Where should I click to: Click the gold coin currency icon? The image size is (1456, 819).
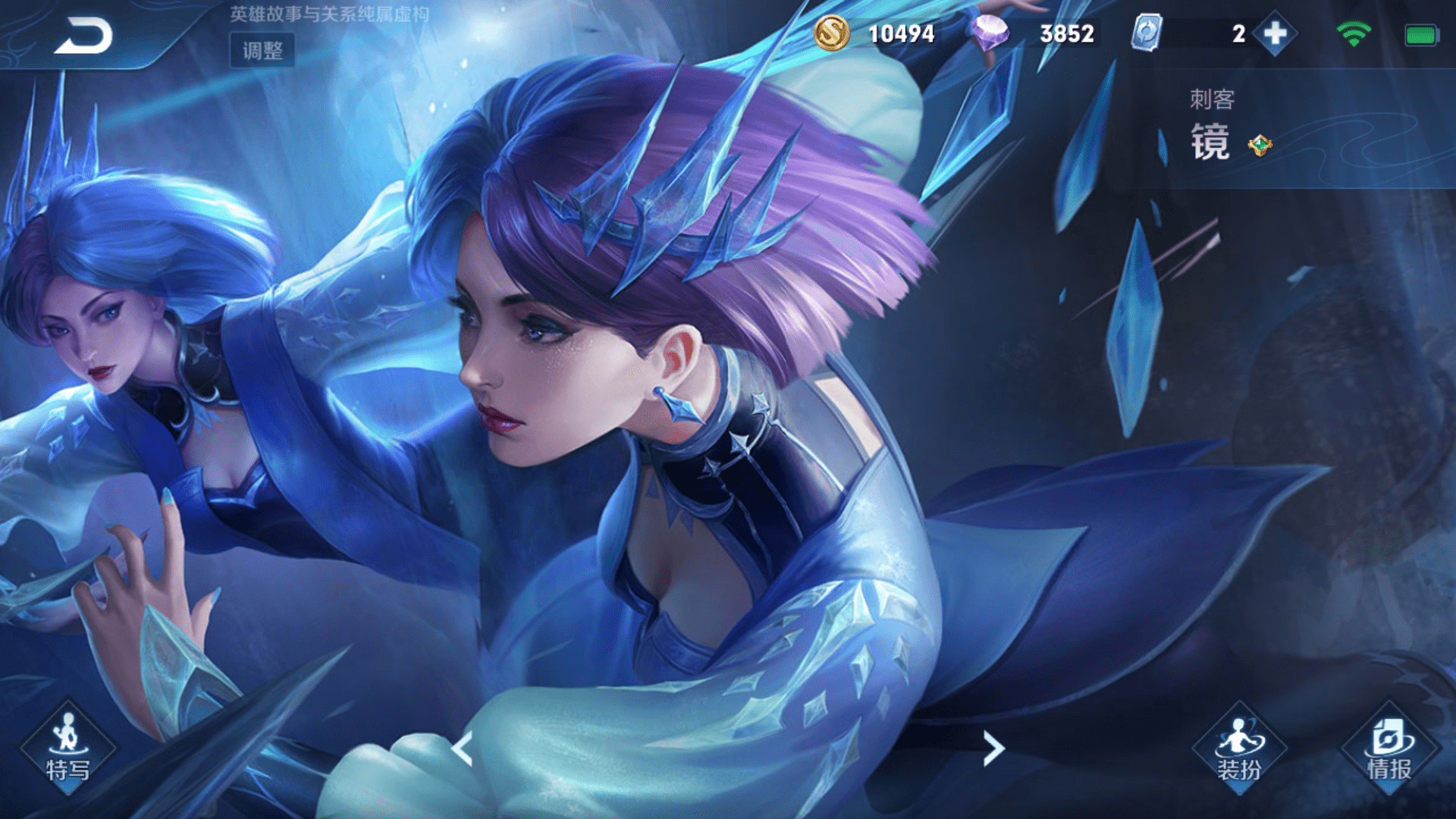tap(831, 34)
